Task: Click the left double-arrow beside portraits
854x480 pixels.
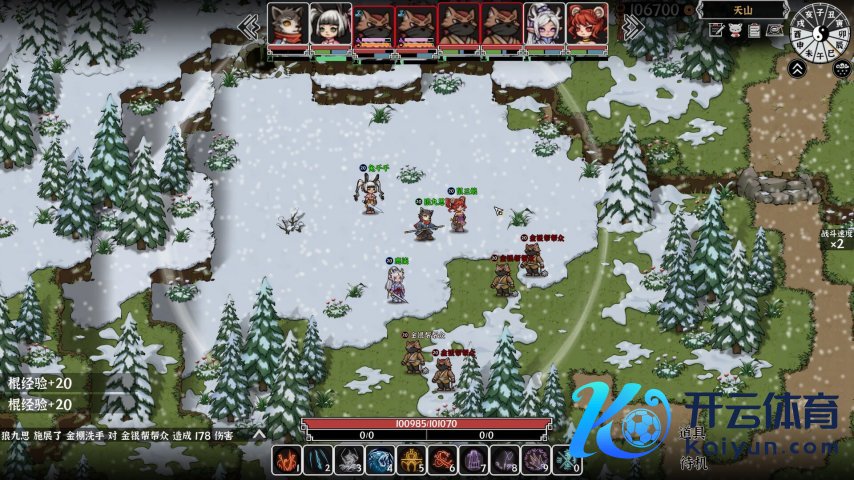Action: [x=249, y=26]
